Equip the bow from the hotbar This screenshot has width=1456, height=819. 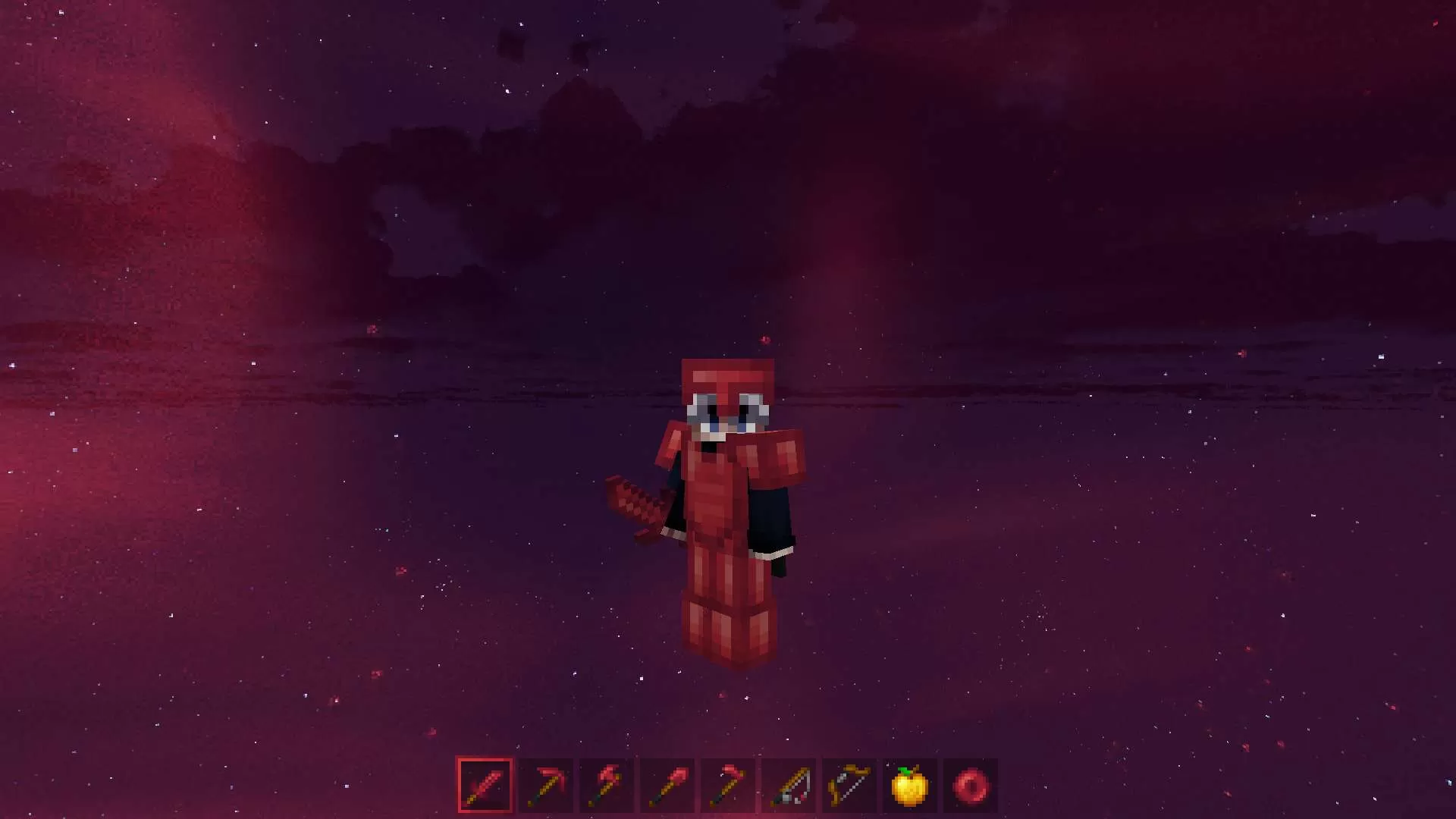[x=849, y=786]
